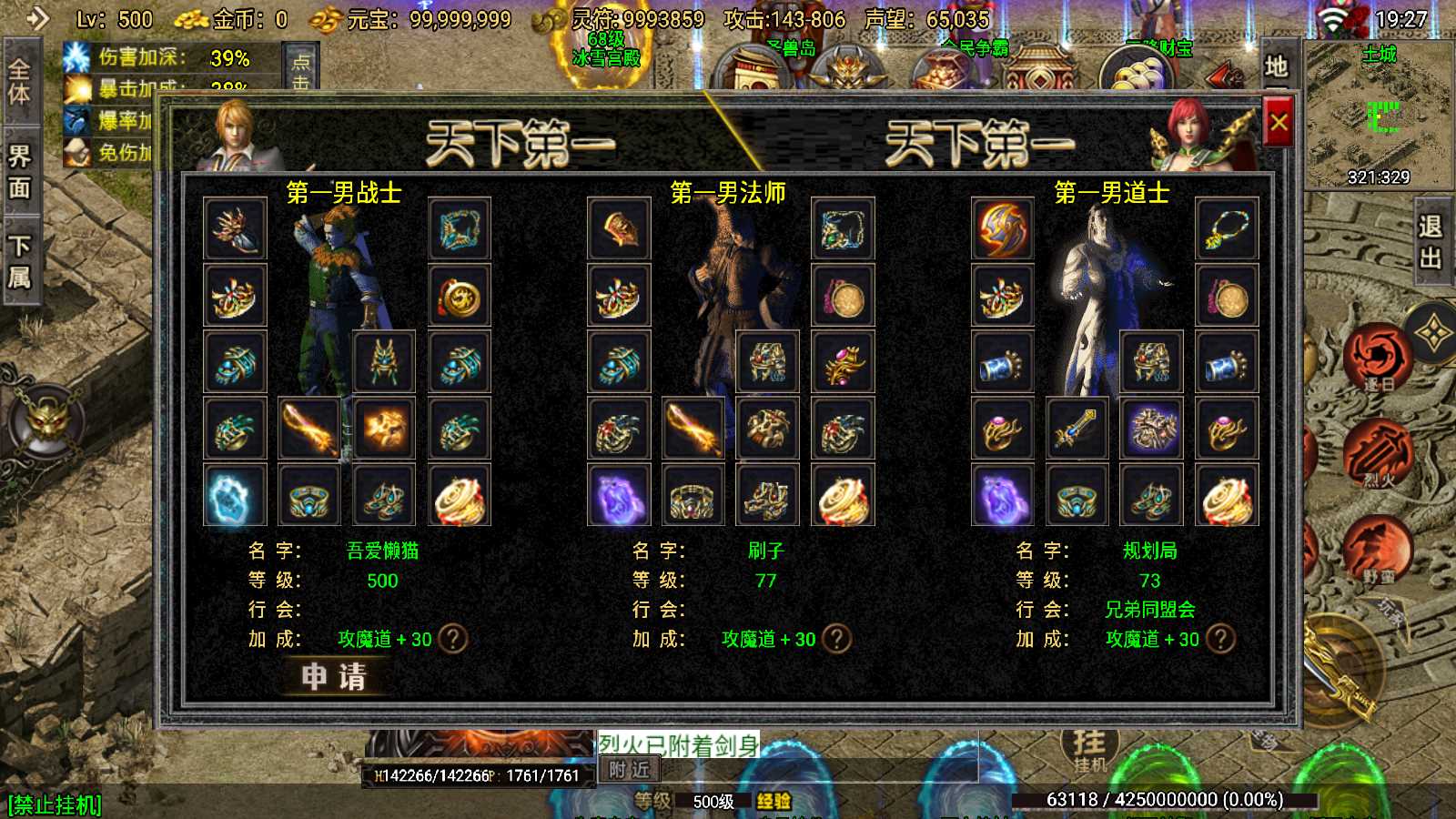This screenshot has height=819, width=1456.
Task: Activate the 烈火 sword skill
Action: pyautogui.click(x=1378, y=450)
